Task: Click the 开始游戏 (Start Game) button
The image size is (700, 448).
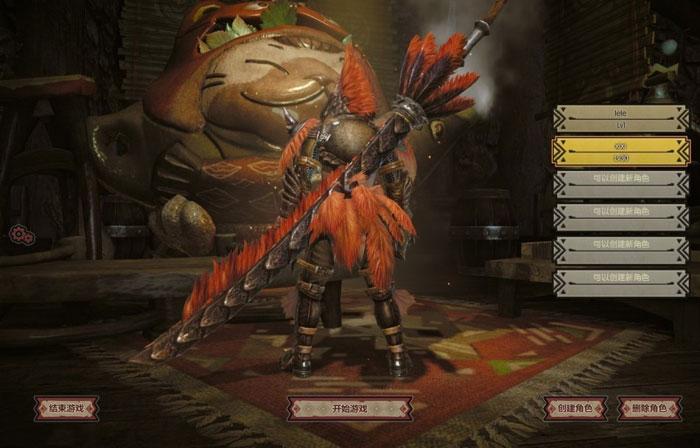Action: coord(349,409)
